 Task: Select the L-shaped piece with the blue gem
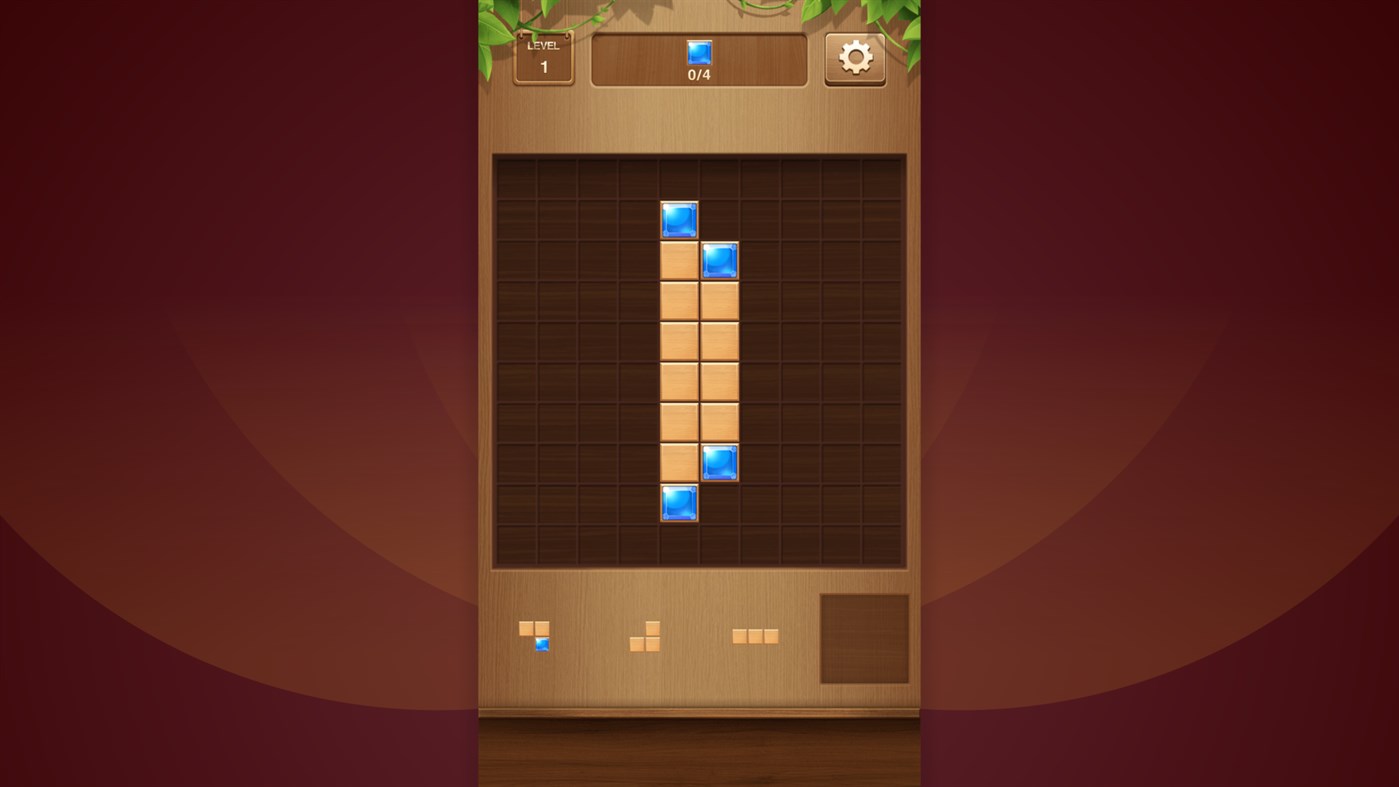533,635
